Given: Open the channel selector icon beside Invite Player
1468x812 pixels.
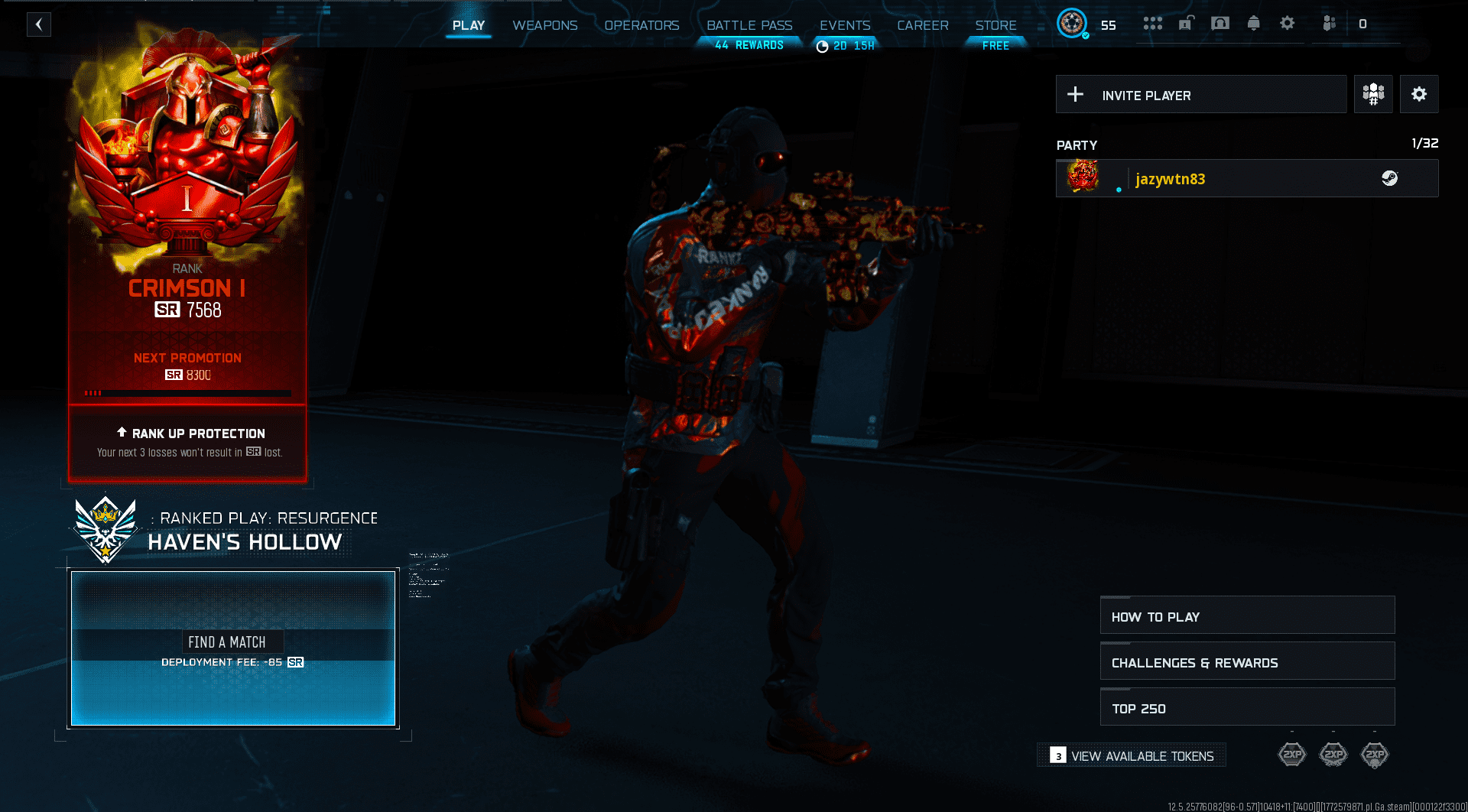Looking at the screenshot, I should [x=1373, y=94].
